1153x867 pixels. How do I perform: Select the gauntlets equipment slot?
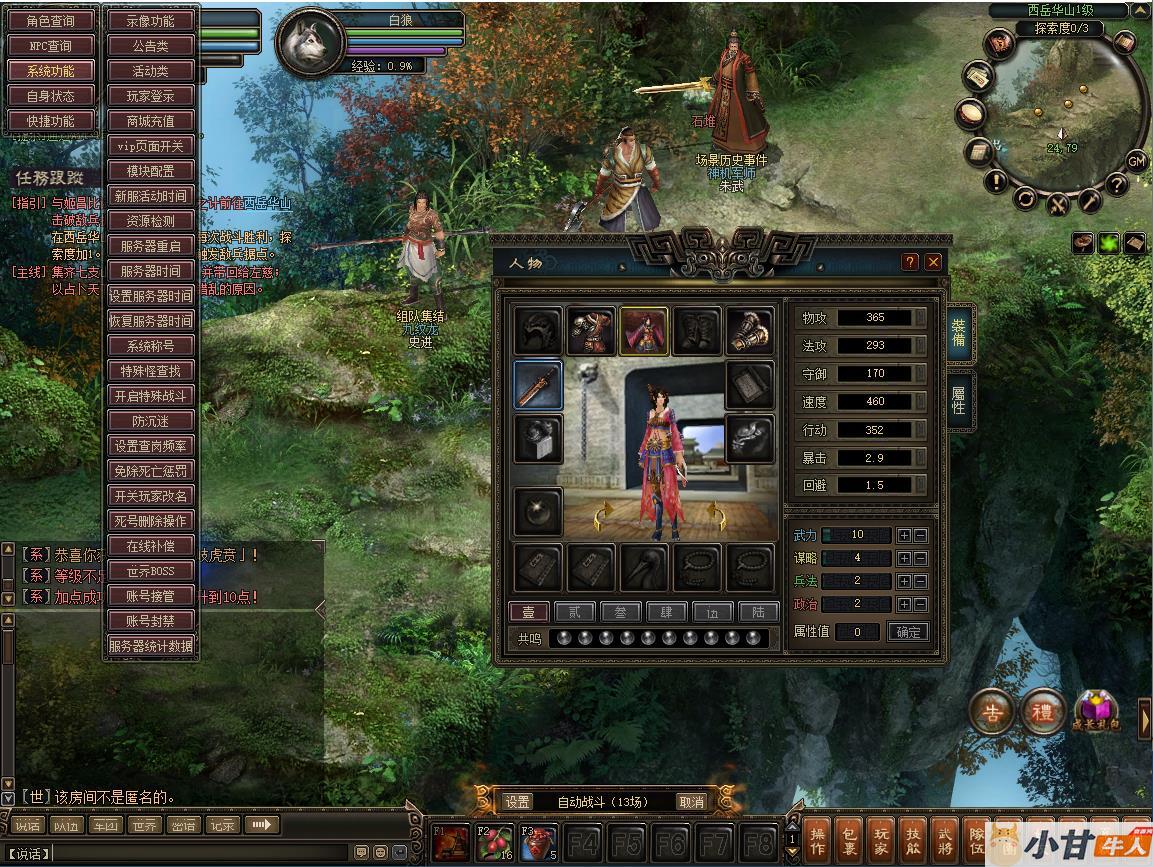coord(750,331)
